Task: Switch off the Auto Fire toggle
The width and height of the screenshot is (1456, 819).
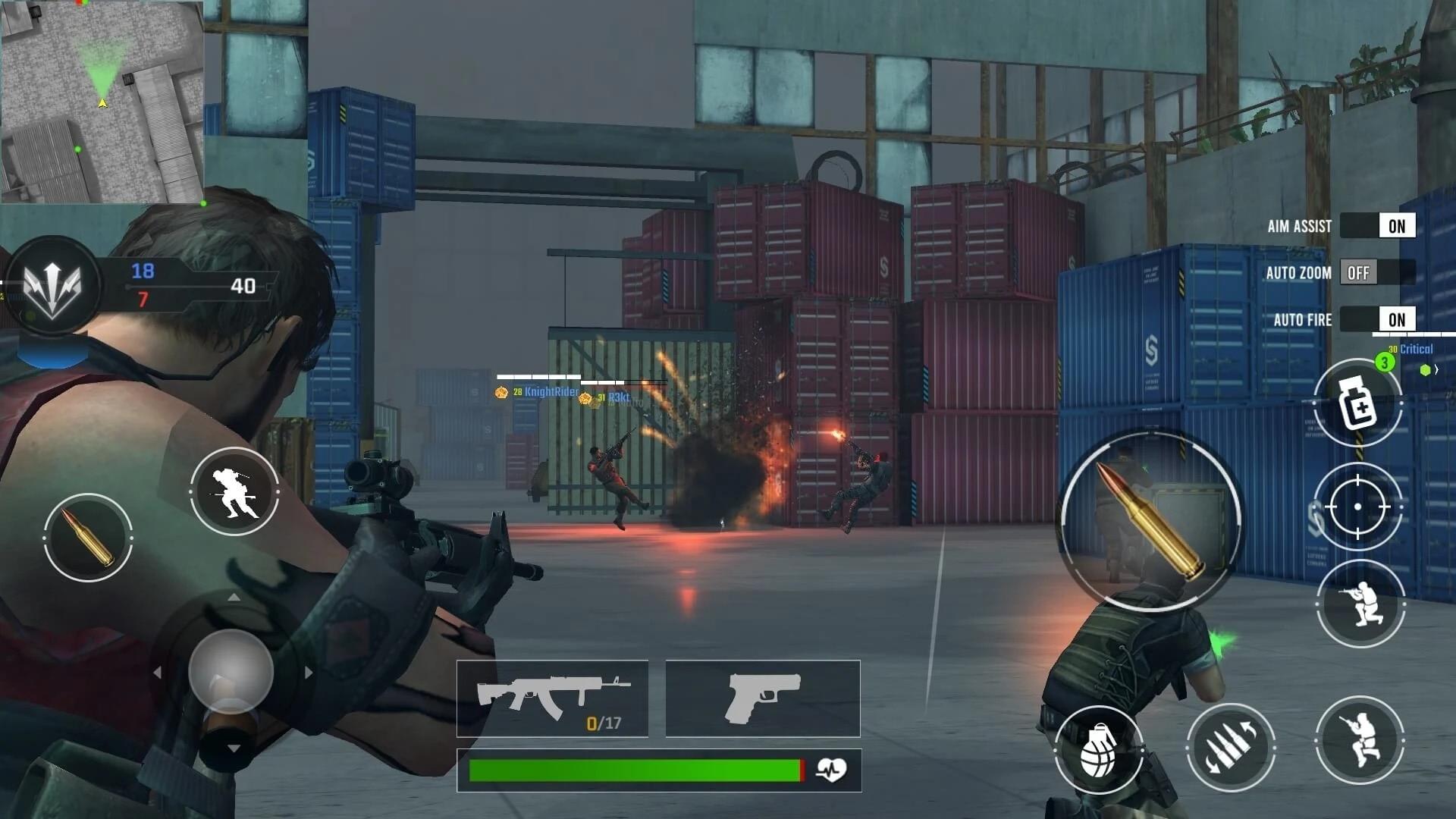Action: (1377, 319)
